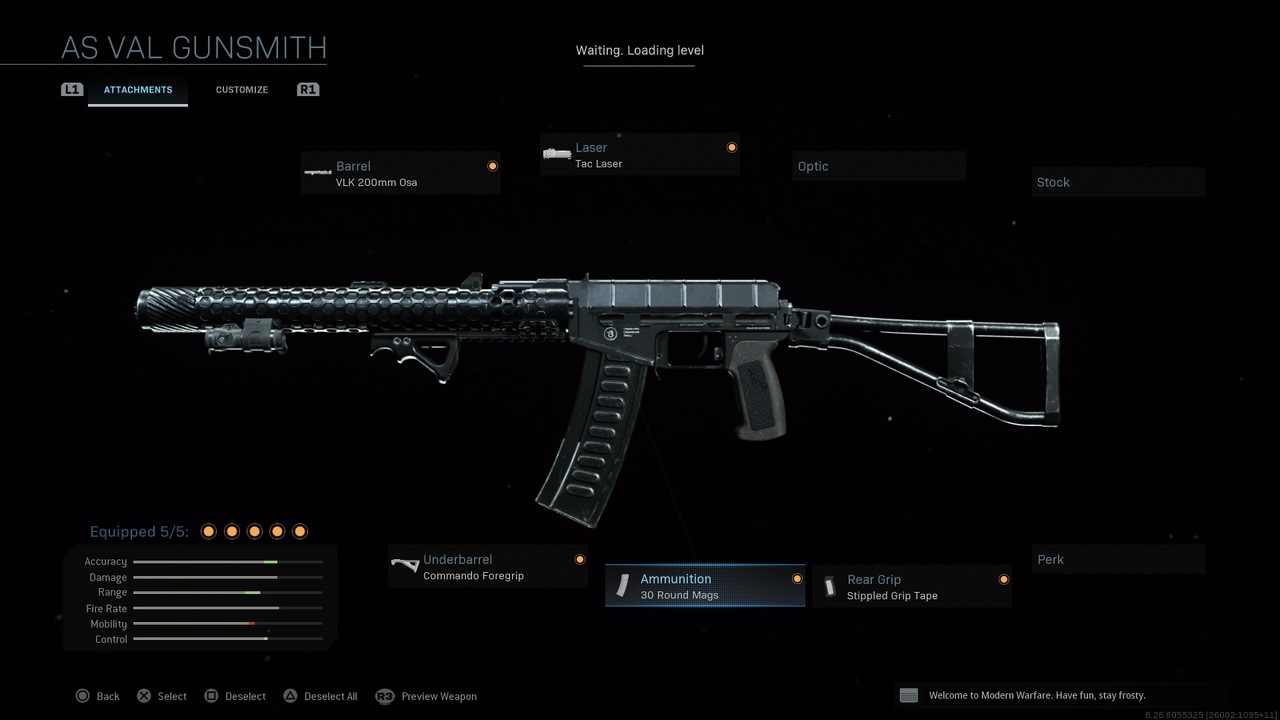Click the VLK 200mm Osa barrel icon
This screenshot has height=720, width=1280.
pyautogui.click(x=318, y=172)
